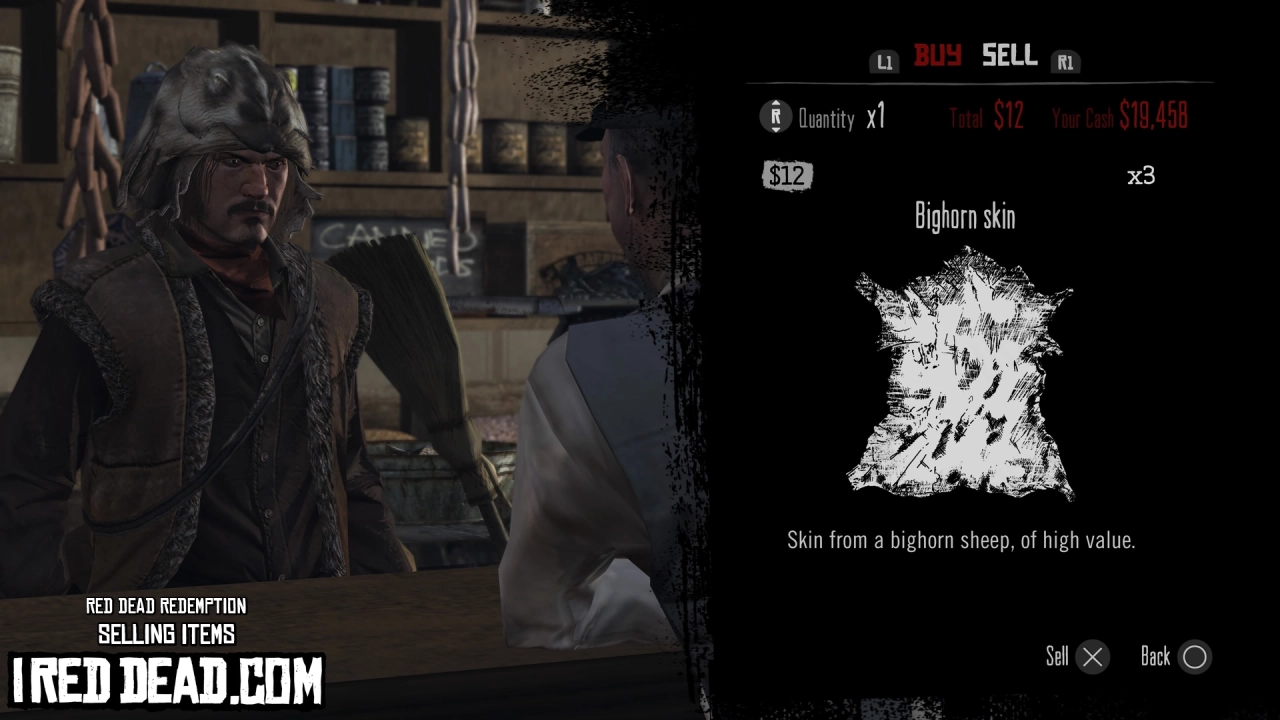Click the Bighorn skin pelt illustration
Viewport: 1280px width, 720px height.
click(x=960, y=380)
